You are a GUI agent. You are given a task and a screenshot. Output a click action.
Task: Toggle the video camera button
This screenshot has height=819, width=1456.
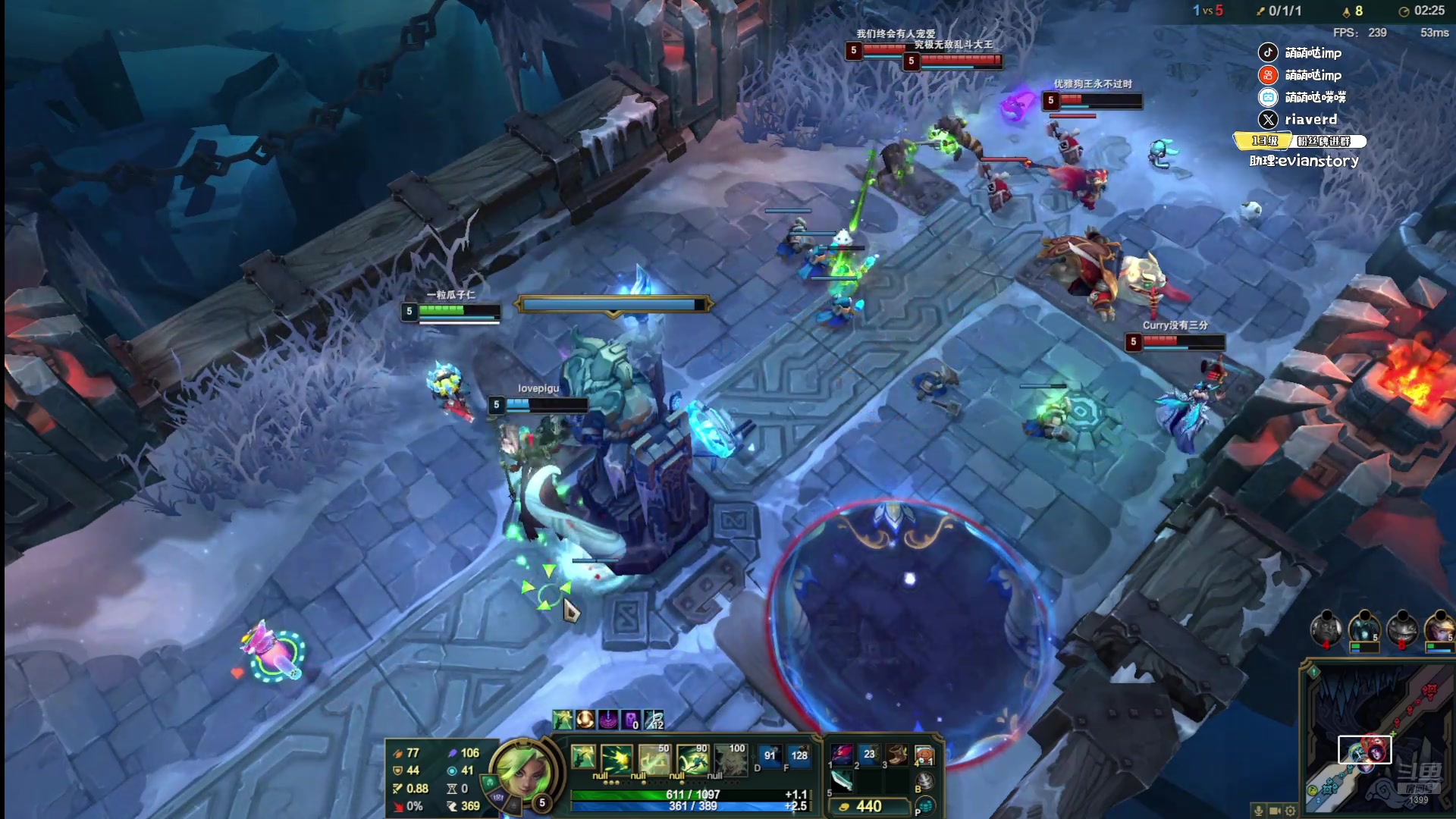[x=1275, y=811]
